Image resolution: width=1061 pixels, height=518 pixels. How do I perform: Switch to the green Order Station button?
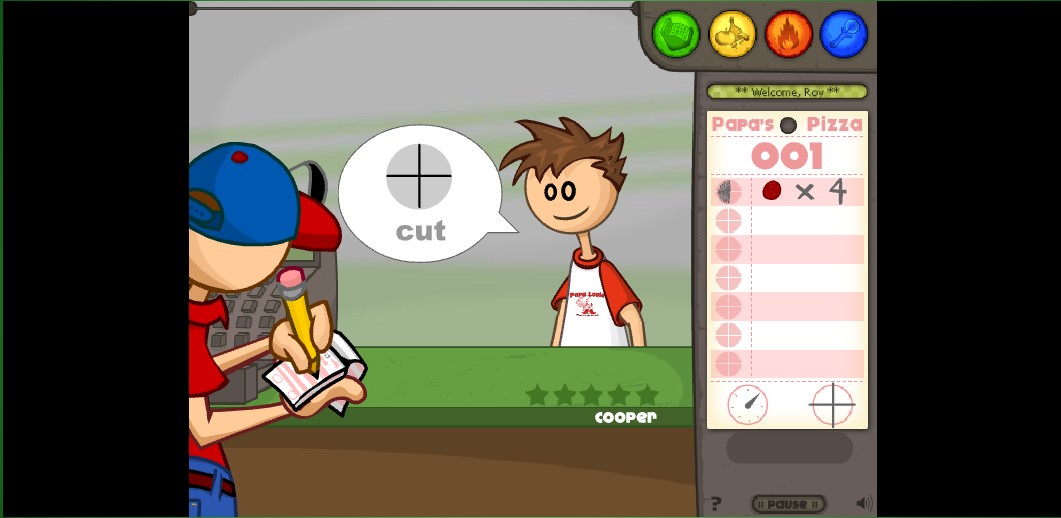pyautogui.click(x=676, y=34)
